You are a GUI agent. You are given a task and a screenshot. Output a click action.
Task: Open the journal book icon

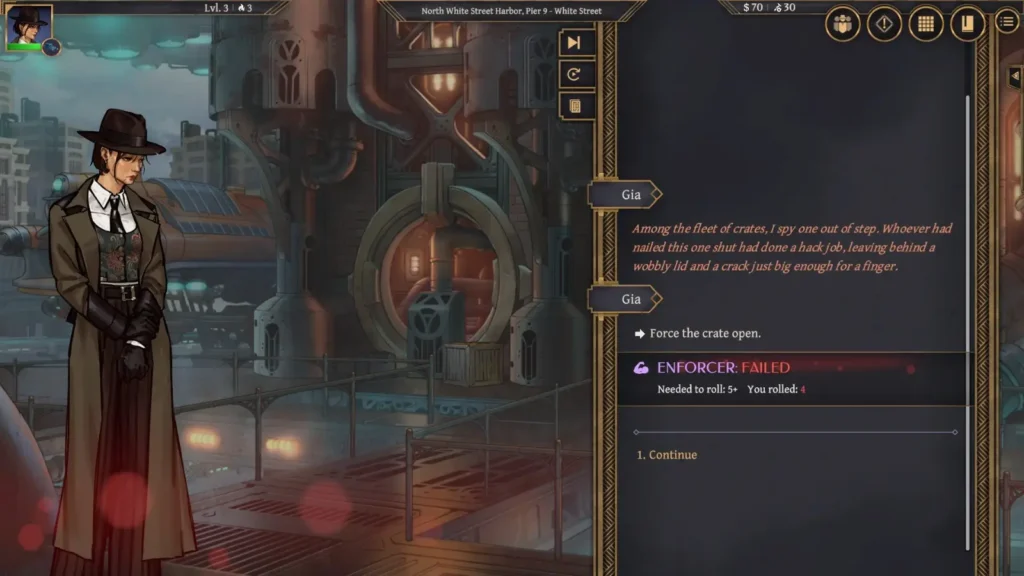pyautogui.click(x=967, y=24)
